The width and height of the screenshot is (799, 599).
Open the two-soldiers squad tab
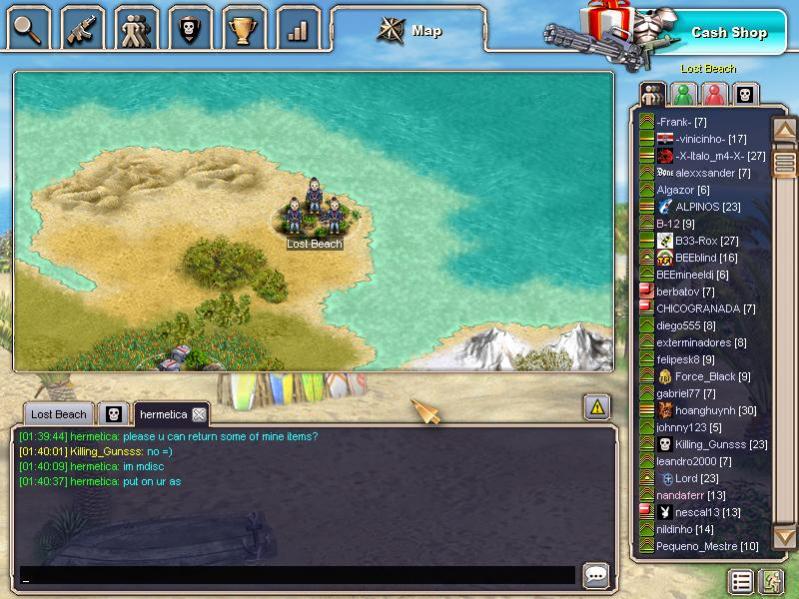[136, 29]
